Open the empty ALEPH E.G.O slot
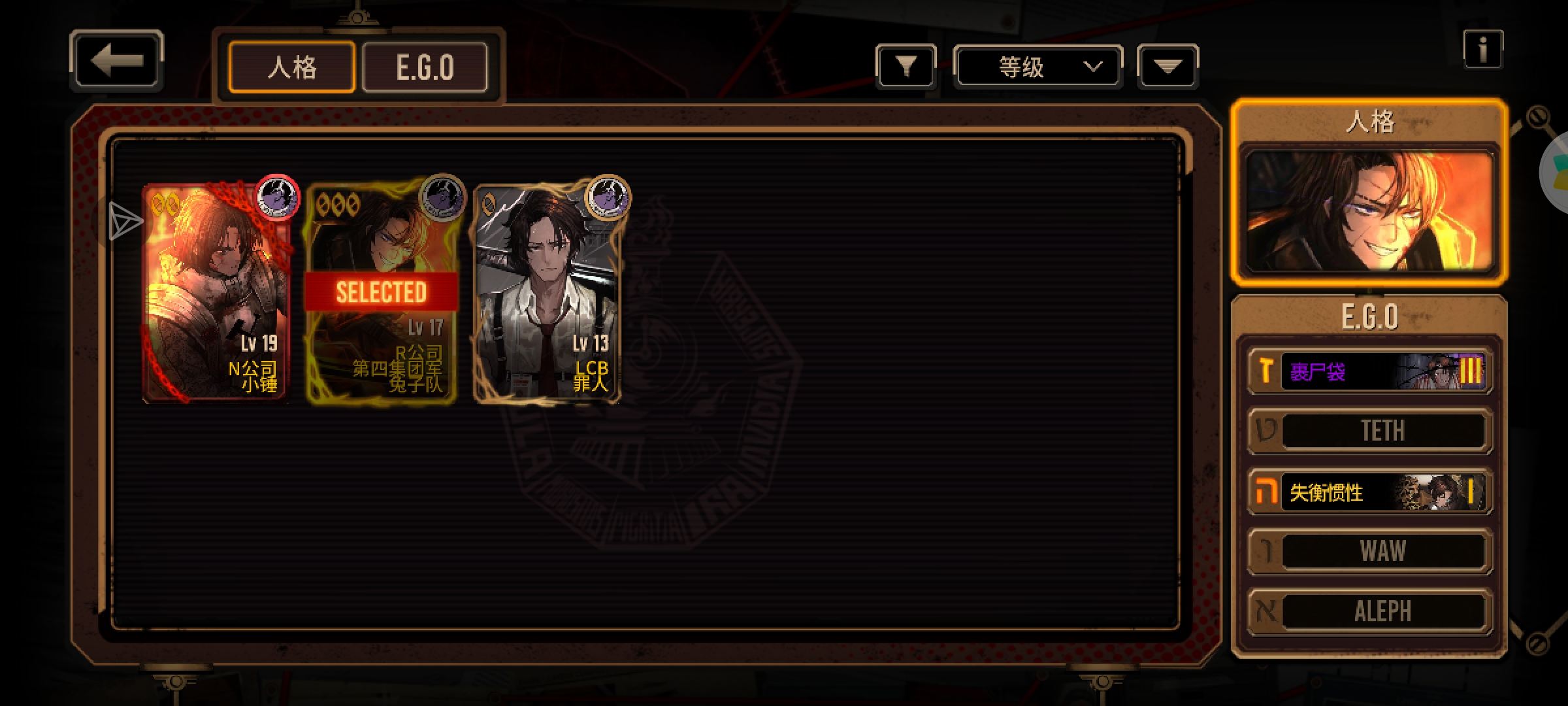The image size is (1568, 706). [x=1370, y=611]
